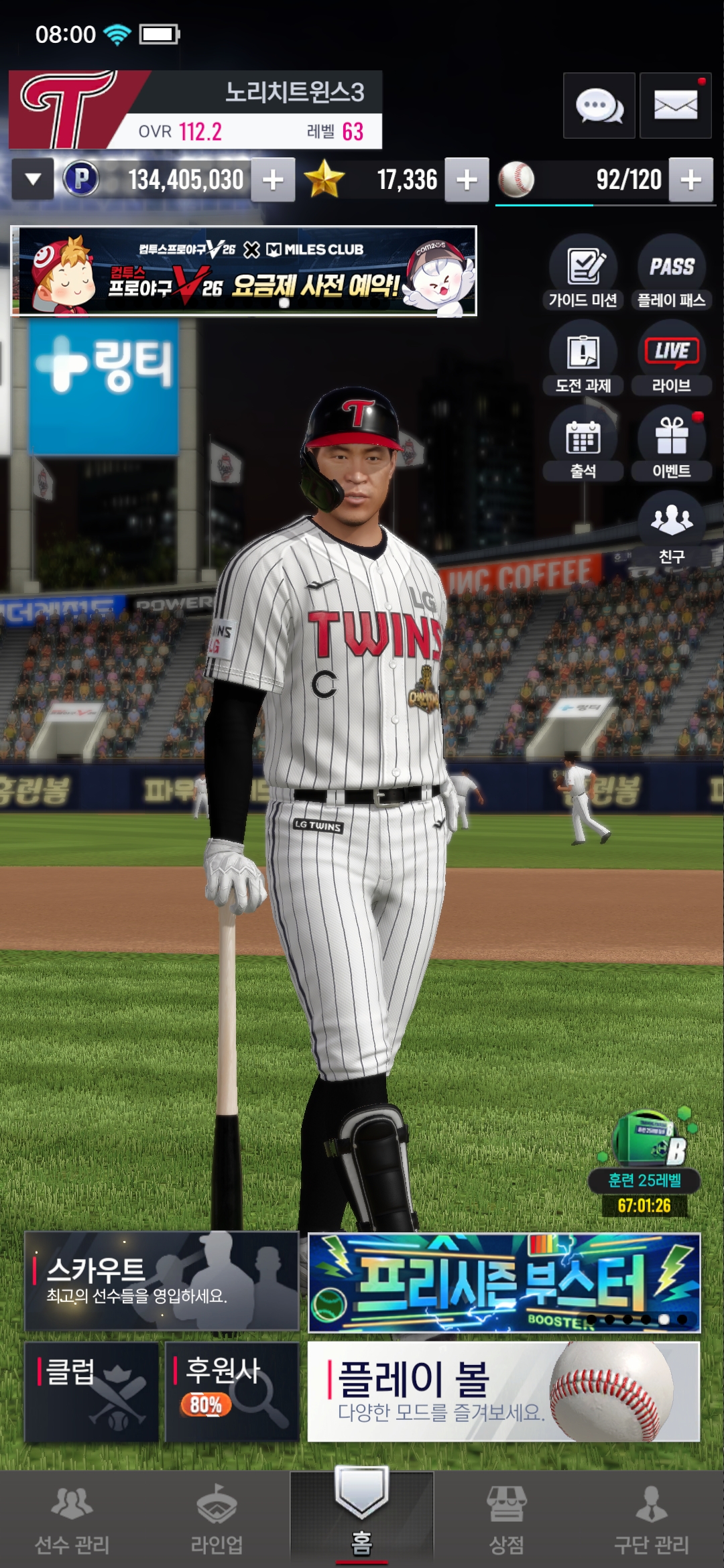This screenshot has width=724, height=1568.
Task: Refill baseball stamina with the plus button
Action: point(690,180)
